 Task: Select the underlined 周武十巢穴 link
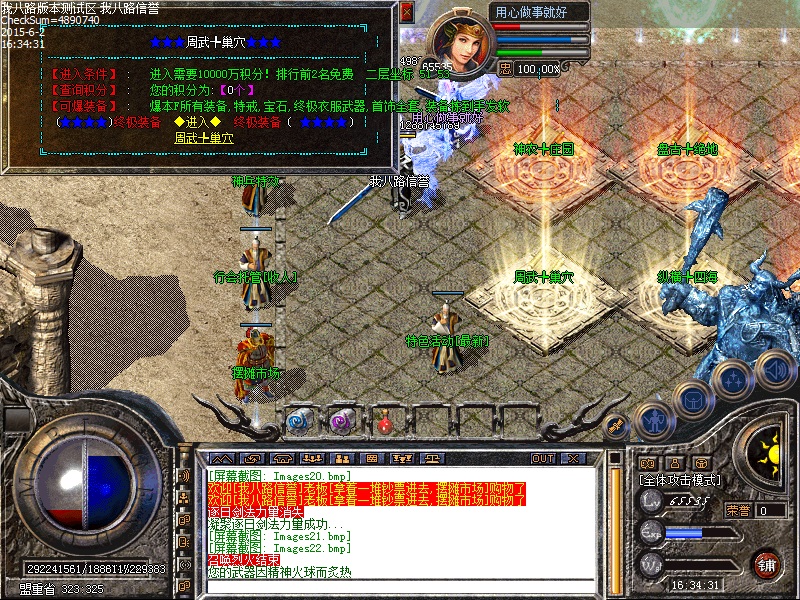coord(204,138)
